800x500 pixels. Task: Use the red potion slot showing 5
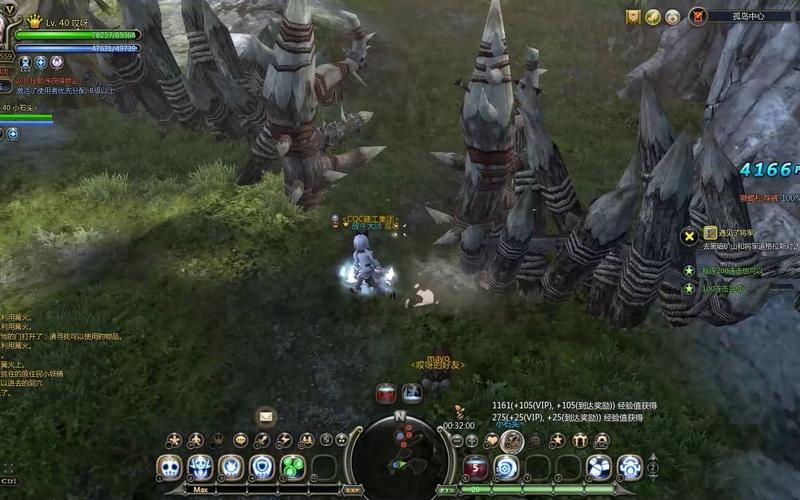476,467
